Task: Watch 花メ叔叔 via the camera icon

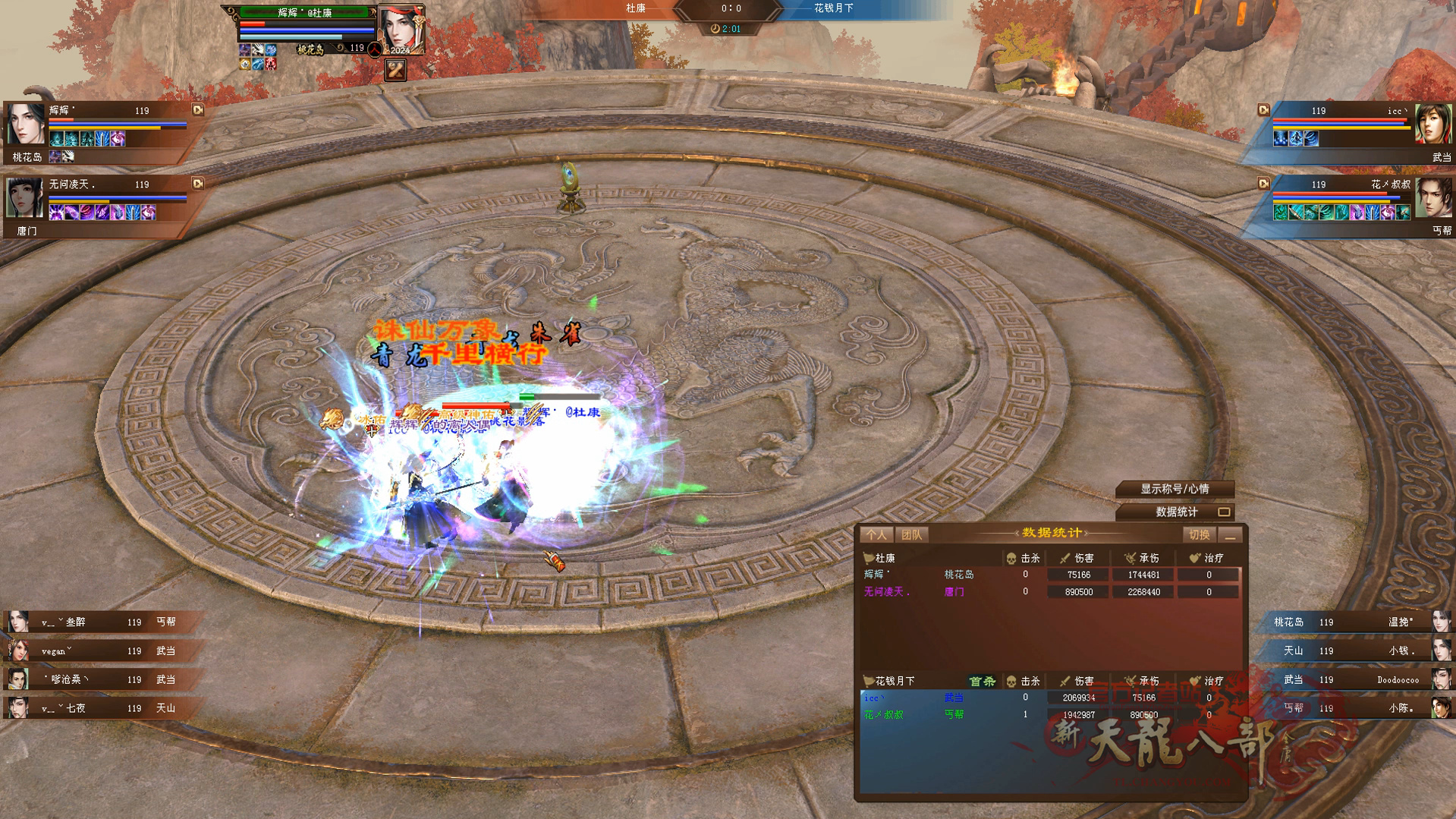Action: [1263, 184]
